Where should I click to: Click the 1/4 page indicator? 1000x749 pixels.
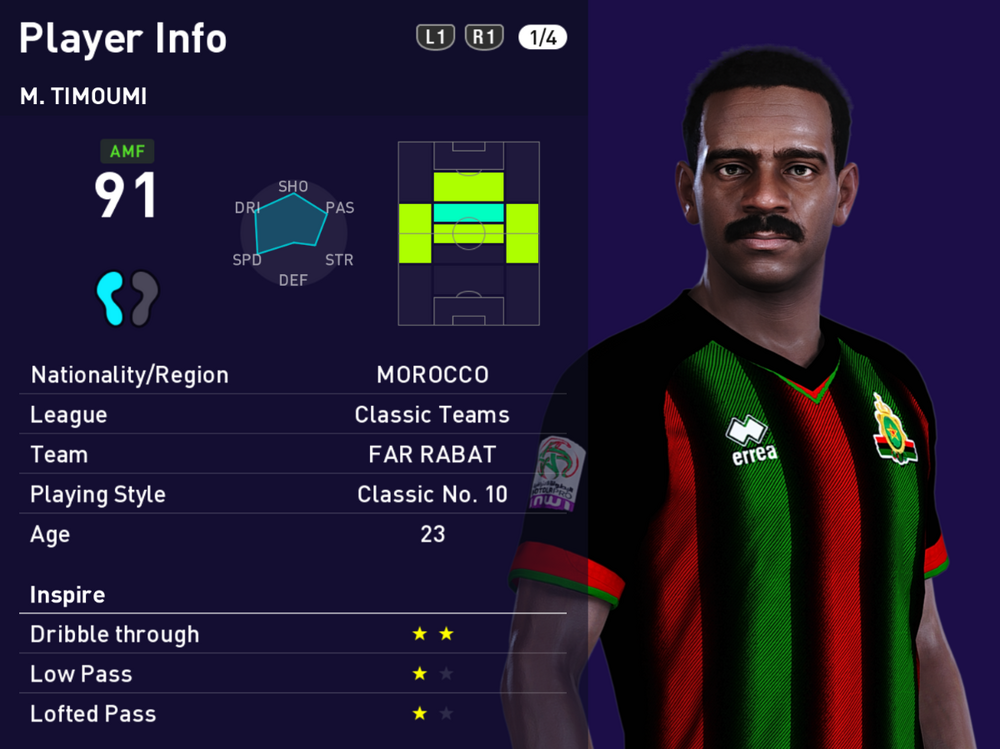click(542, 38)
